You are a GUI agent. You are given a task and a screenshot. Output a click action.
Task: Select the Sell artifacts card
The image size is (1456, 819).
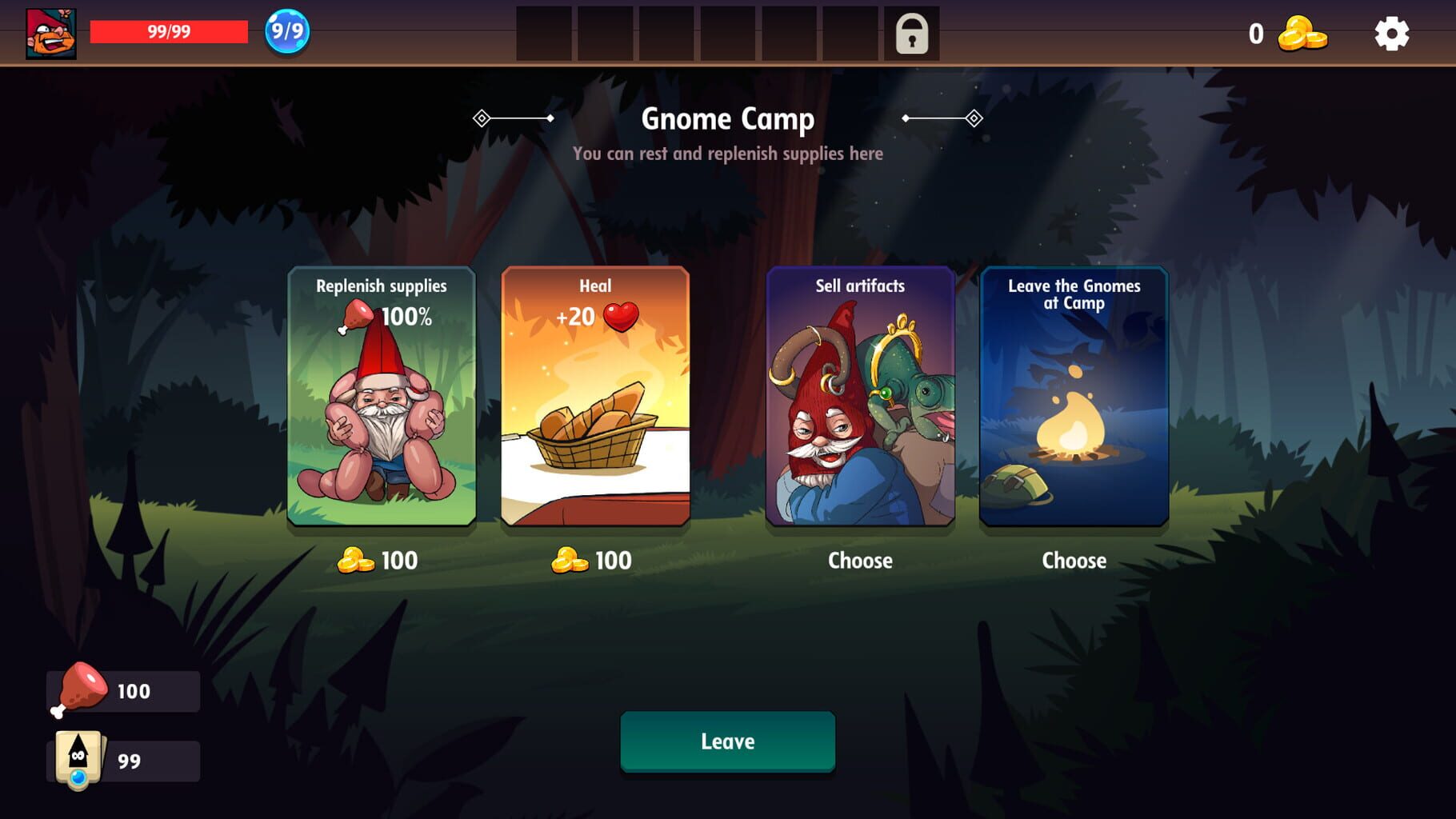[860, 398]
